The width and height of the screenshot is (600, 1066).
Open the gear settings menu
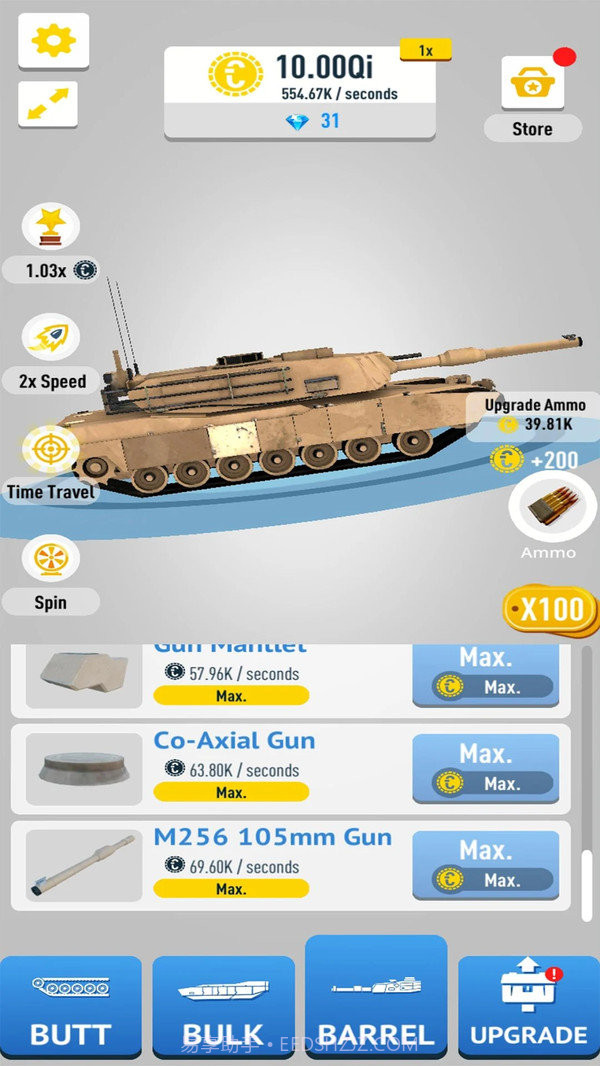(53, 40)
